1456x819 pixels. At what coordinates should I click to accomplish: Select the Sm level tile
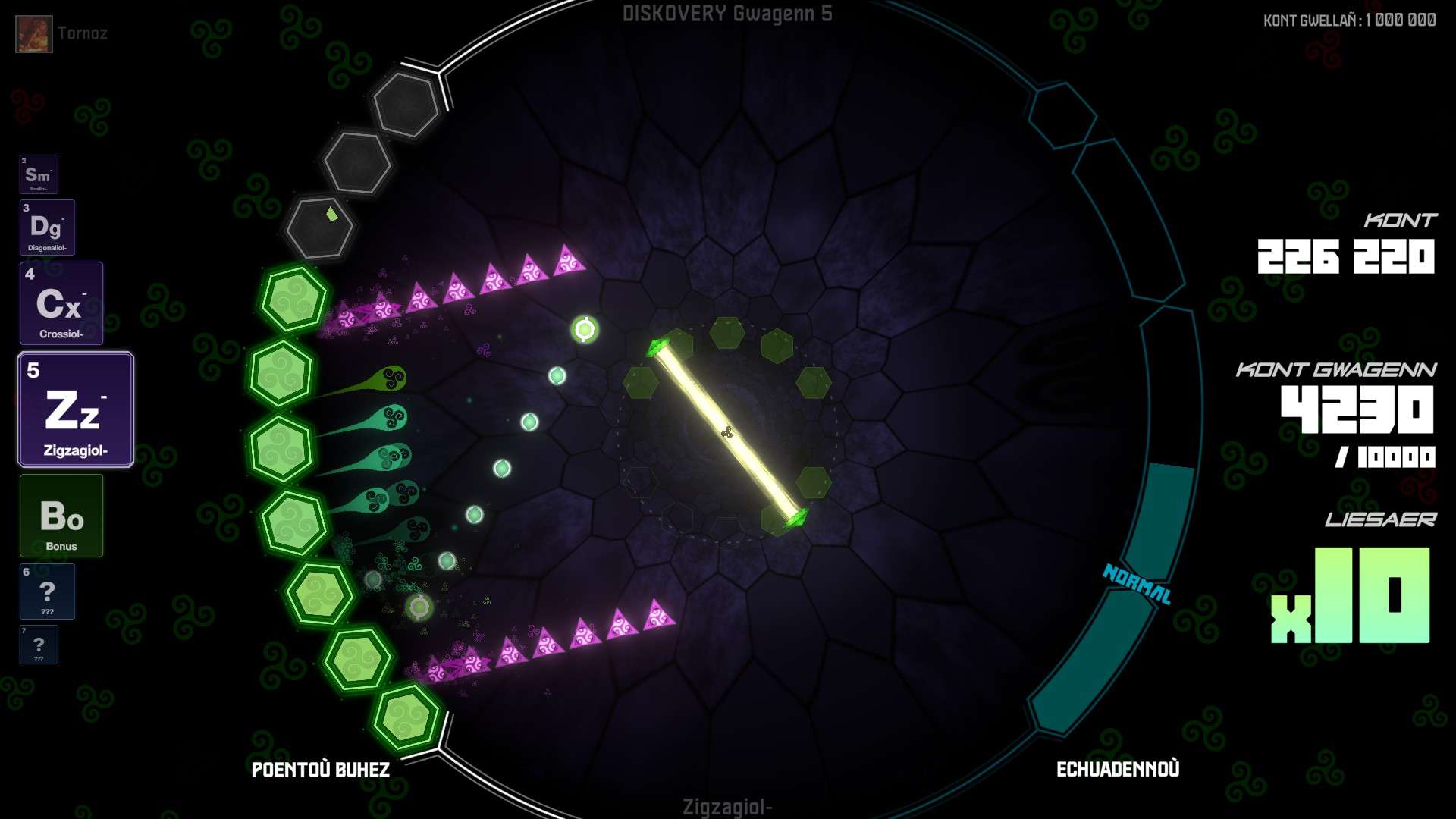(39, 174)
